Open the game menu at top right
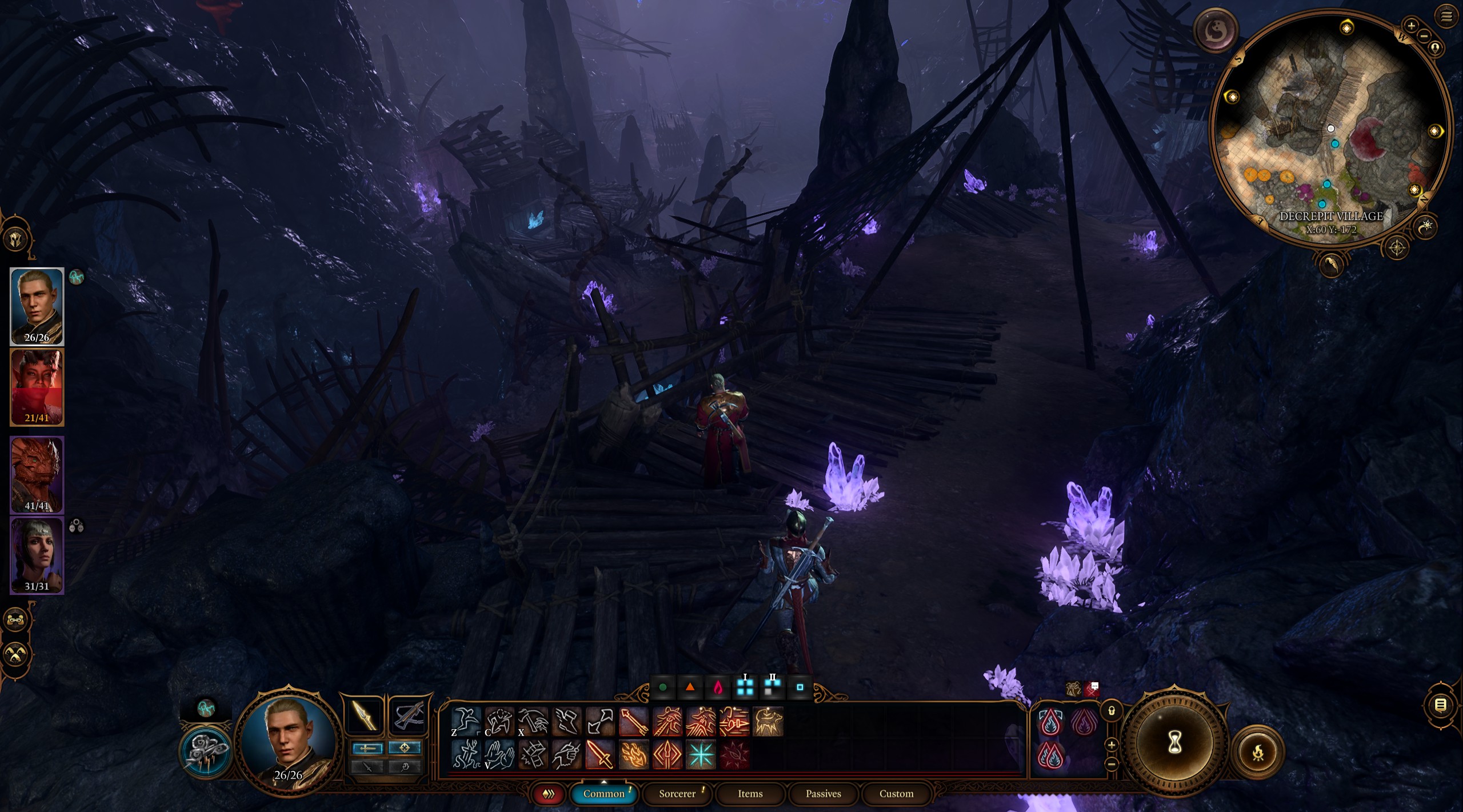 tap(1446, 17)
